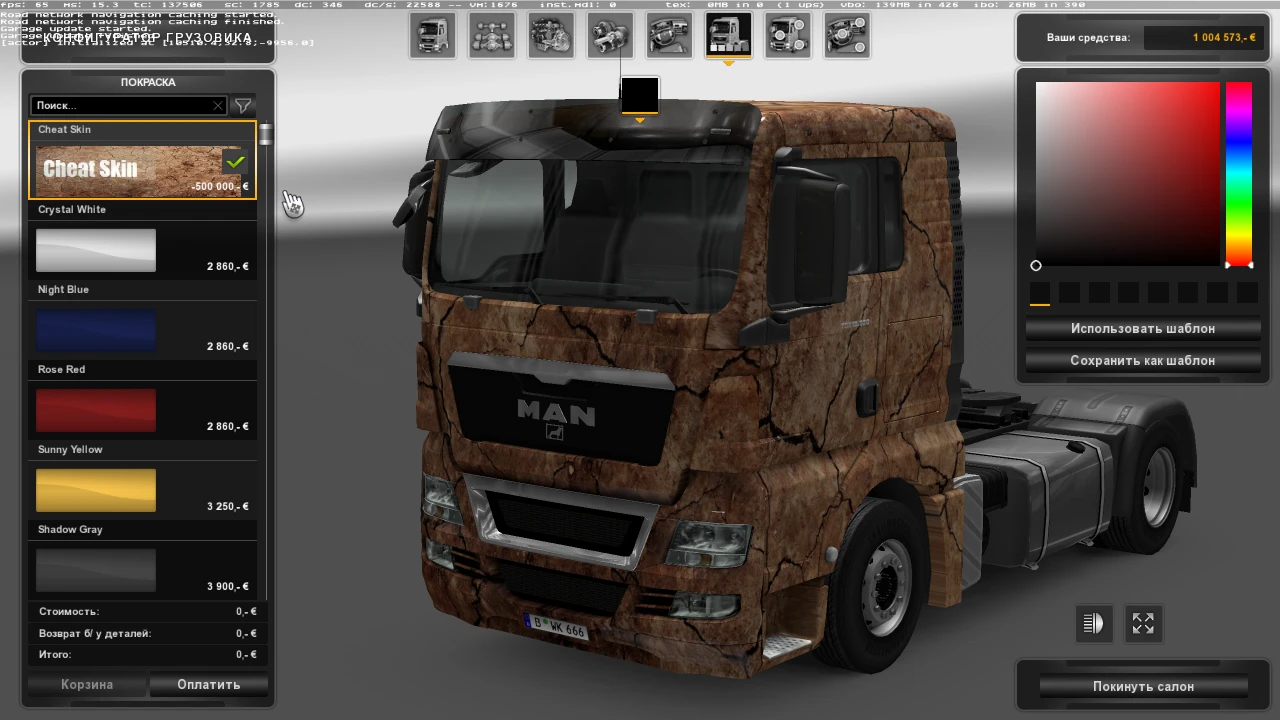Open the truck cabin selection icon
The width and height of the screenshot is (1280, 720).
432,35
